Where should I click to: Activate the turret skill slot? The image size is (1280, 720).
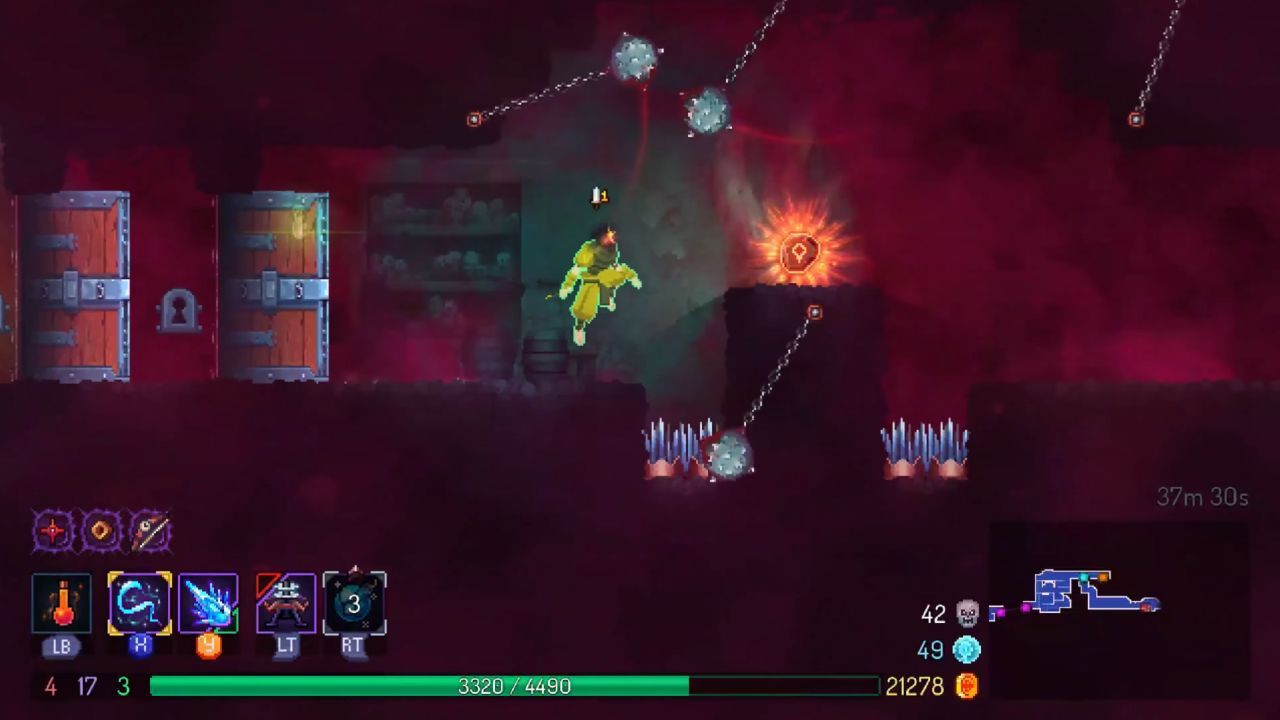(286, 603)
